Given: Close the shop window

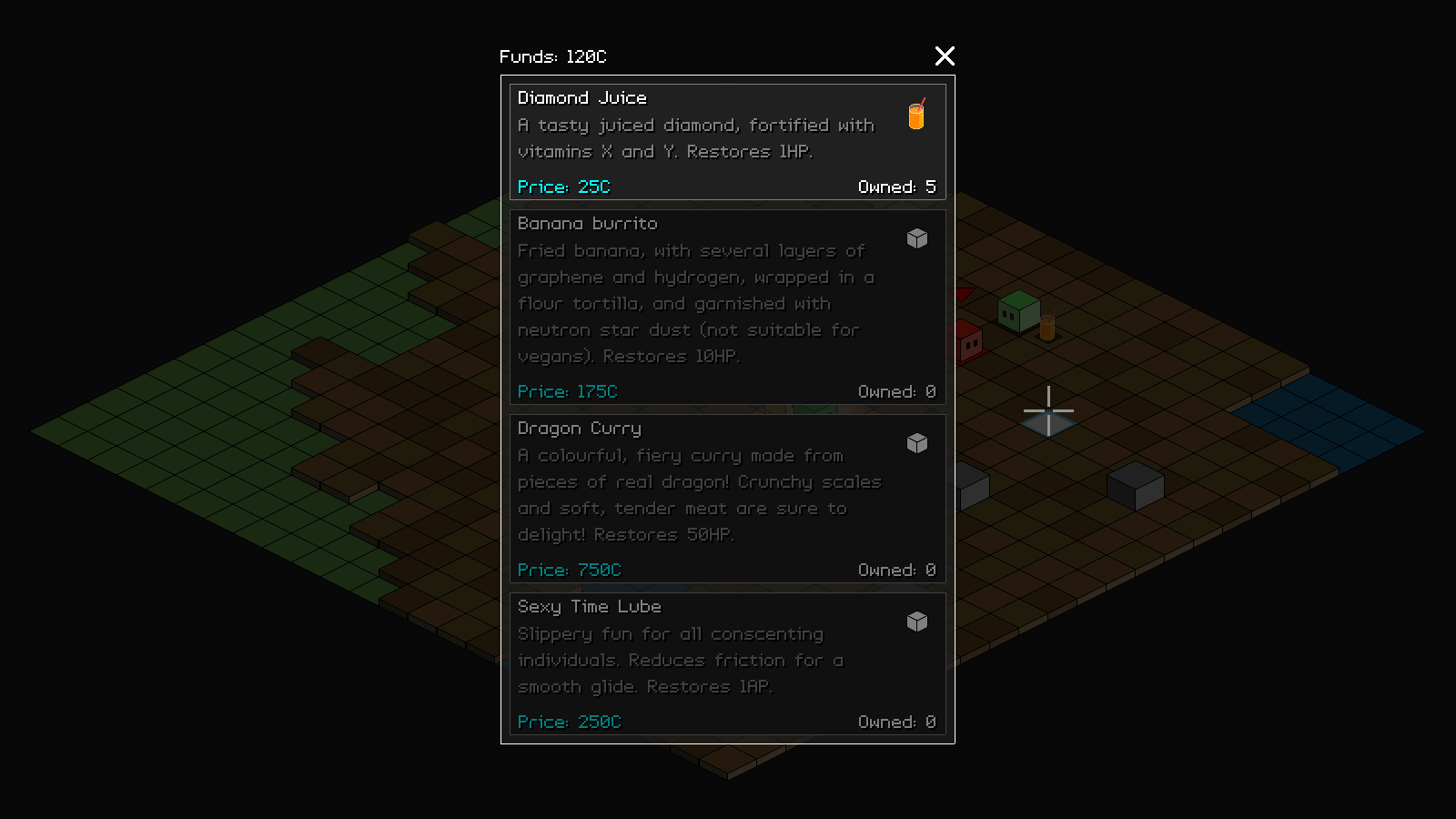Looking at the screenshot, I should 945,56.
